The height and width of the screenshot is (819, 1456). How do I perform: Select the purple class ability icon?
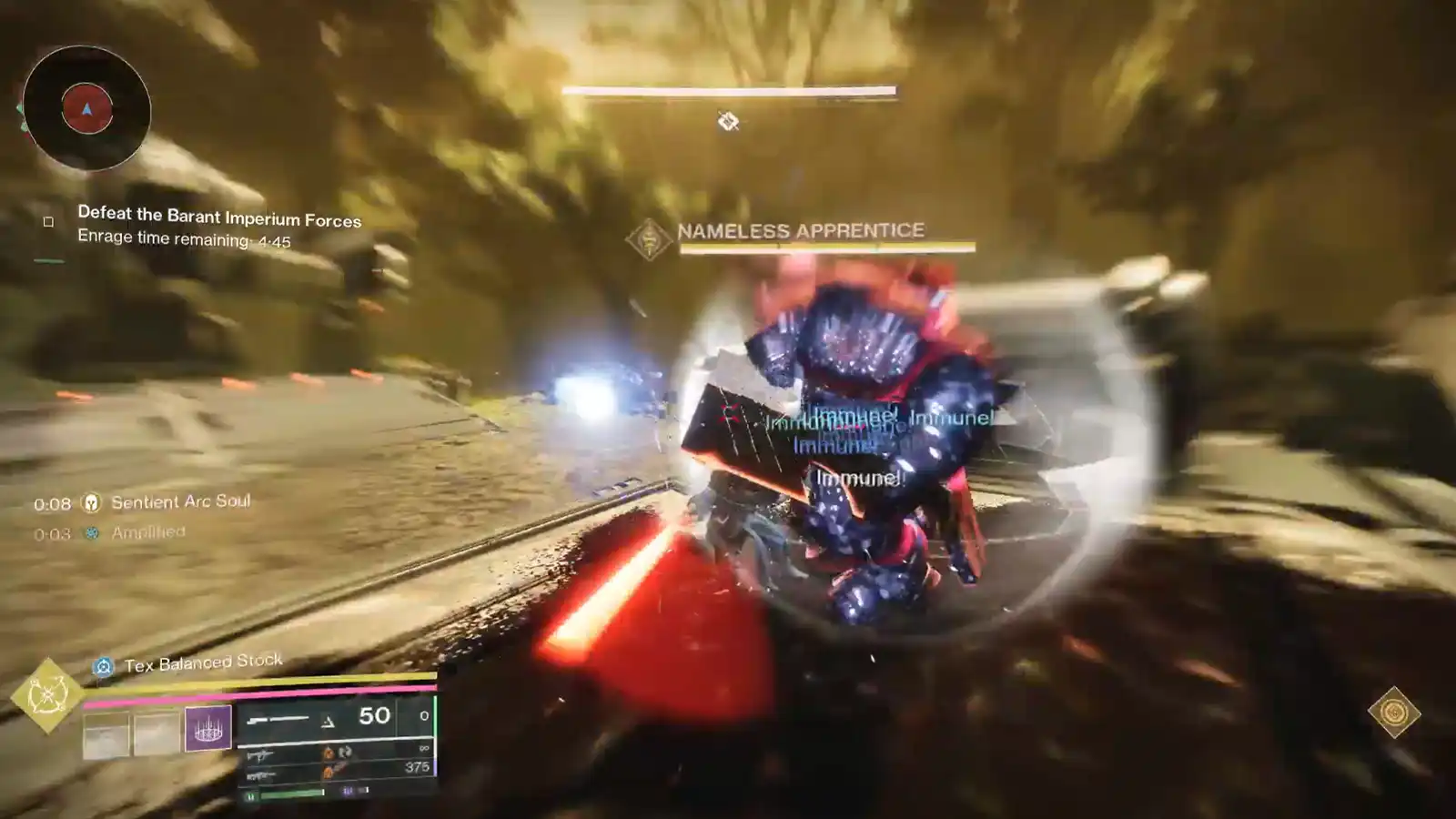pyautogui.click(x=207, y=728)
